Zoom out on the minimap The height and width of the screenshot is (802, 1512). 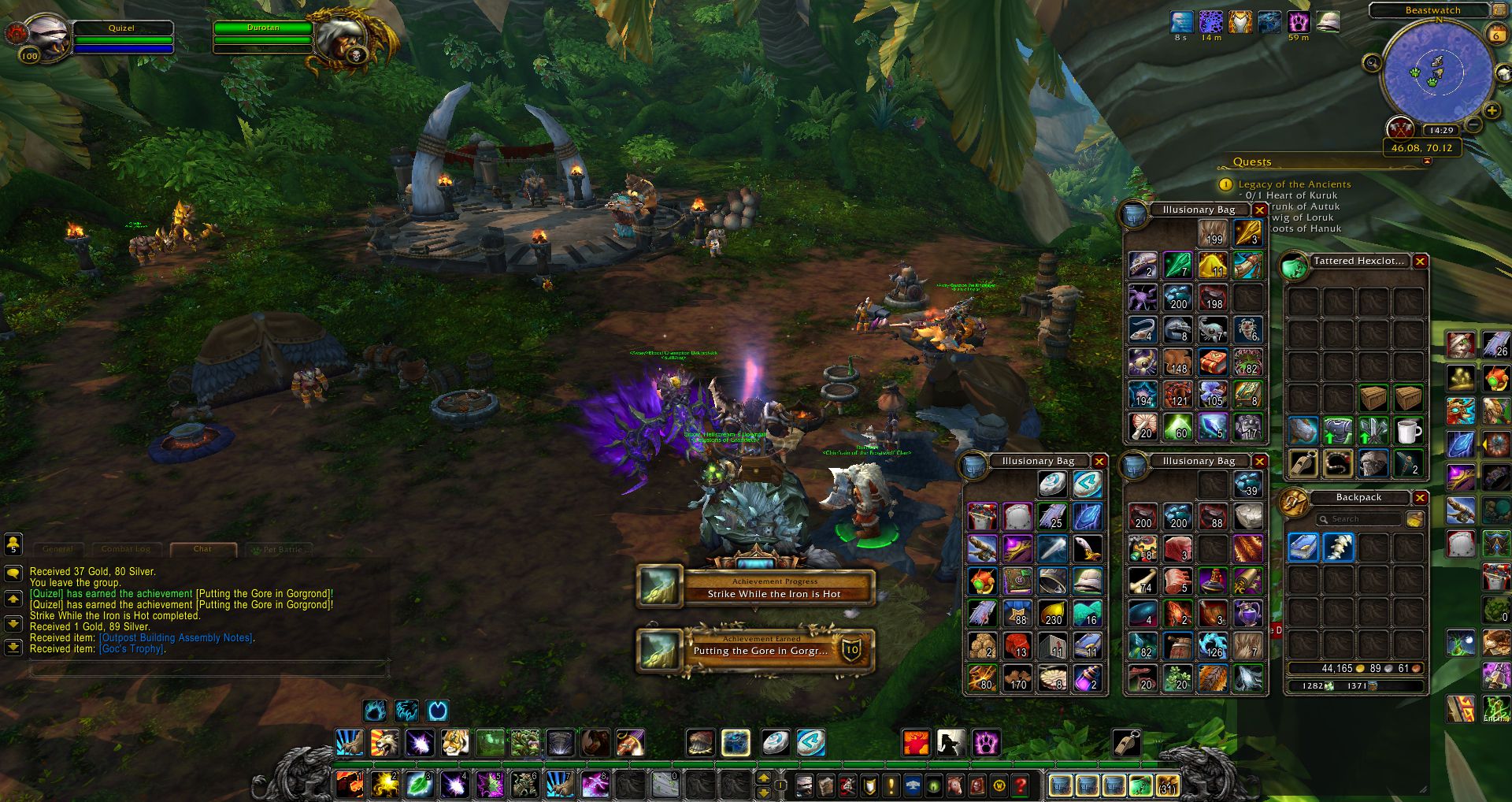tap(1474, 125)
